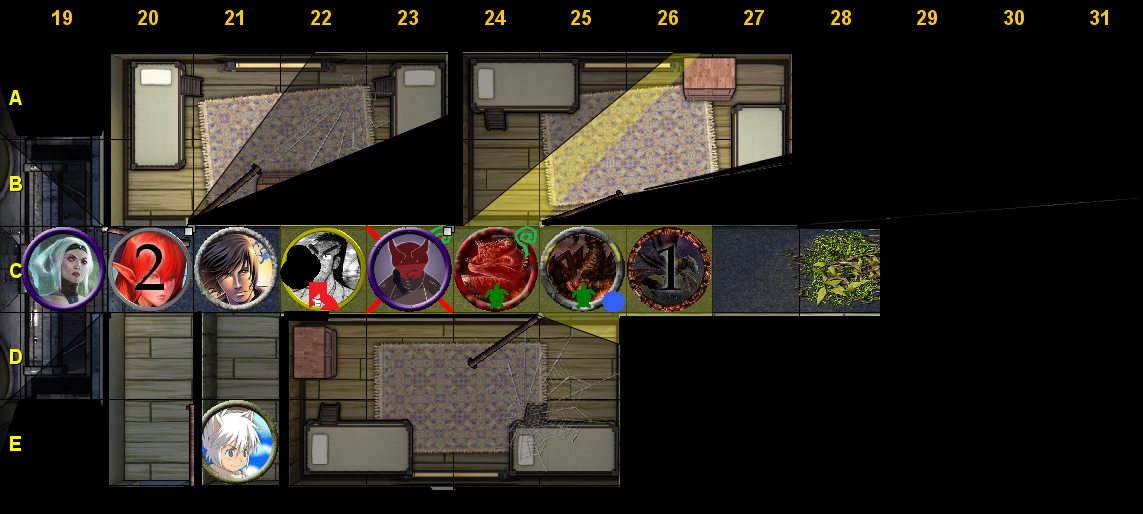Viewport: 1143px width, 514px height.
Task: Select the brown dragon token with blue dot
Action: coord(582,270)
